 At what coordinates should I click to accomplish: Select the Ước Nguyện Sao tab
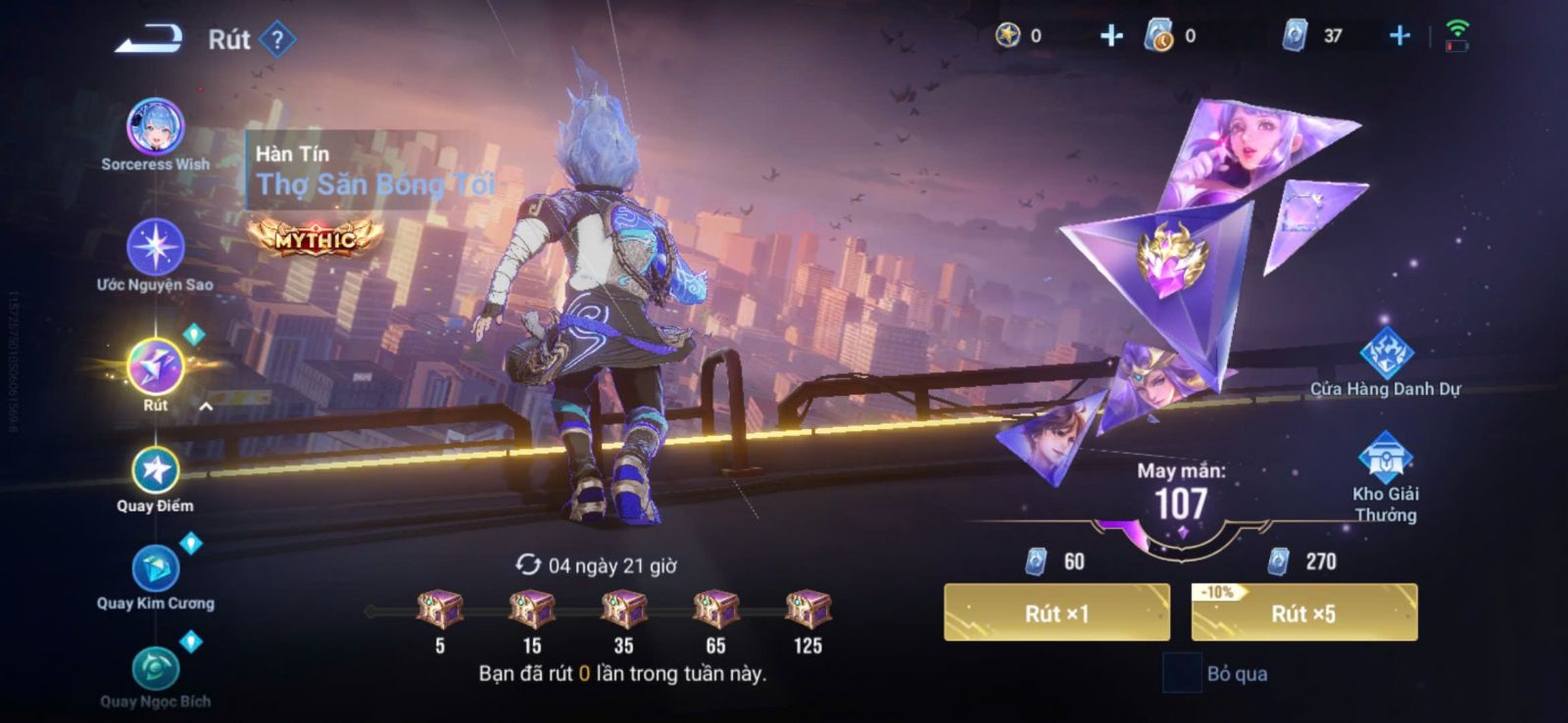(x=155, y=247)
